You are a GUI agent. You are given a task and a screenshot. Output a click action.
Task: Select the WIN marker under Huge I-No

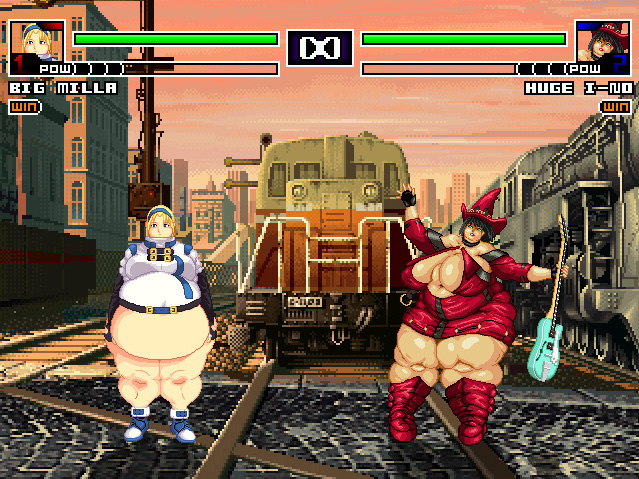(616, 106)
